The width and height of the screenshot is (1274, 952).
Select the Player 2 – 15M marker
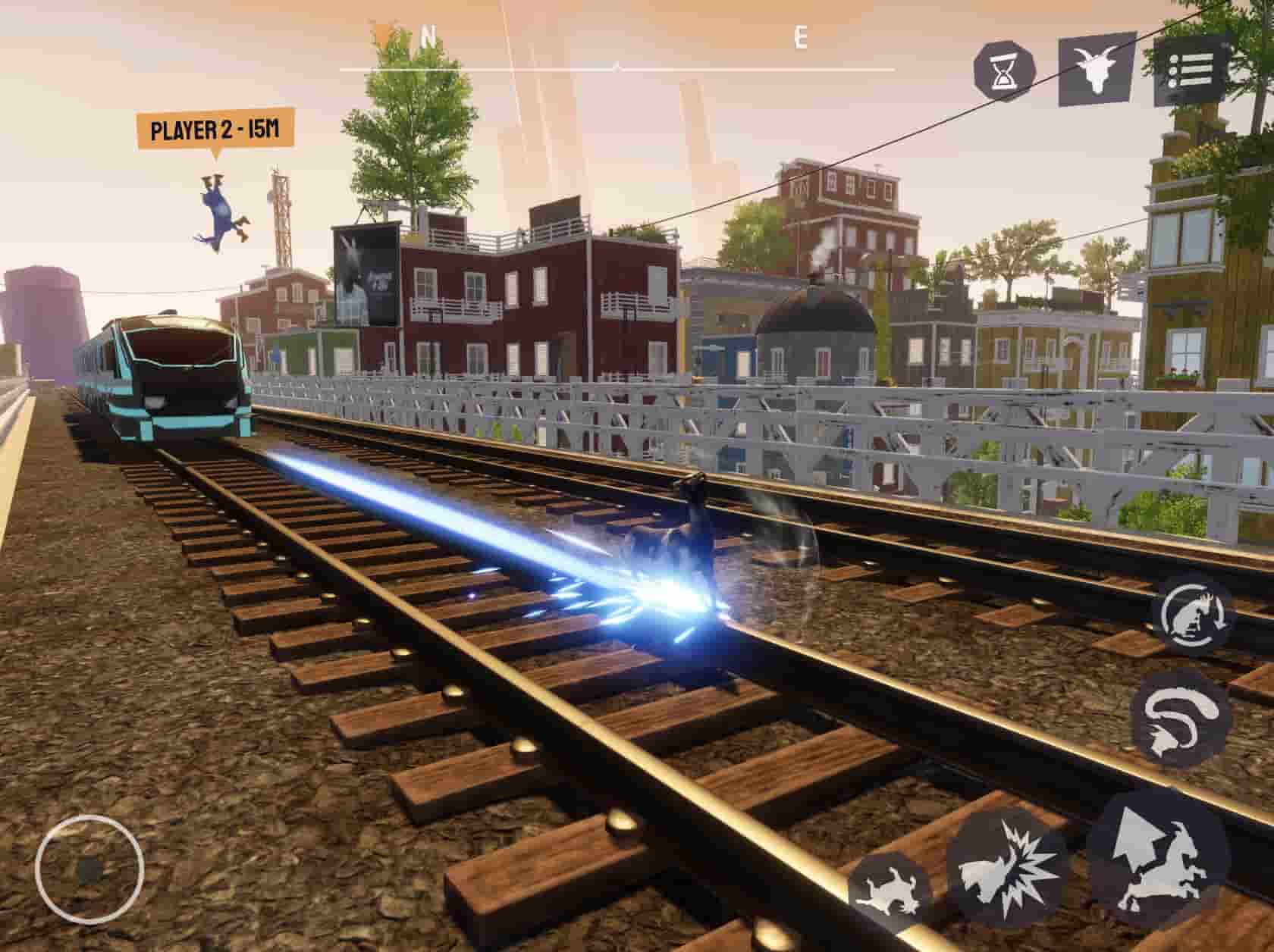pos(215,130)
